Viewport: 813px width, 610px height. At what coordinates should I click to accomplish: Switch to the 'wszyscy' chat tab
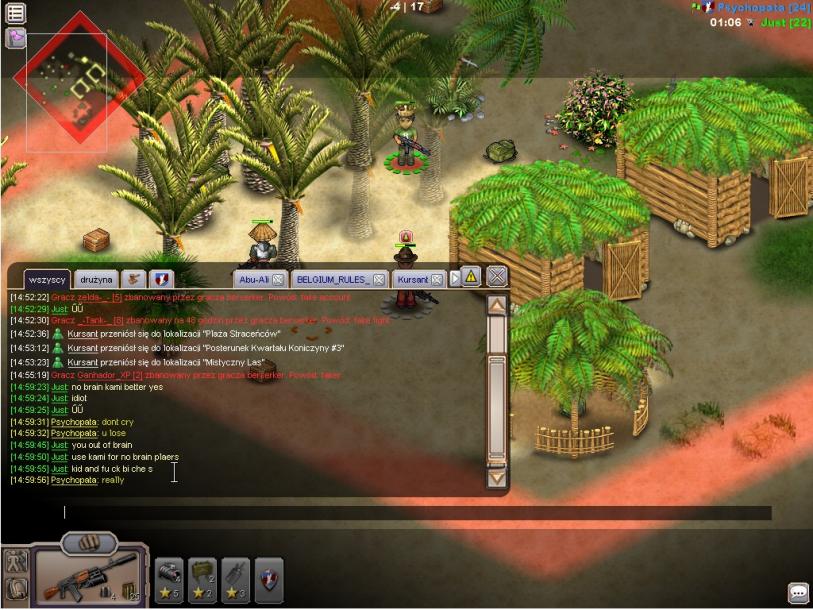click(47, 279)
